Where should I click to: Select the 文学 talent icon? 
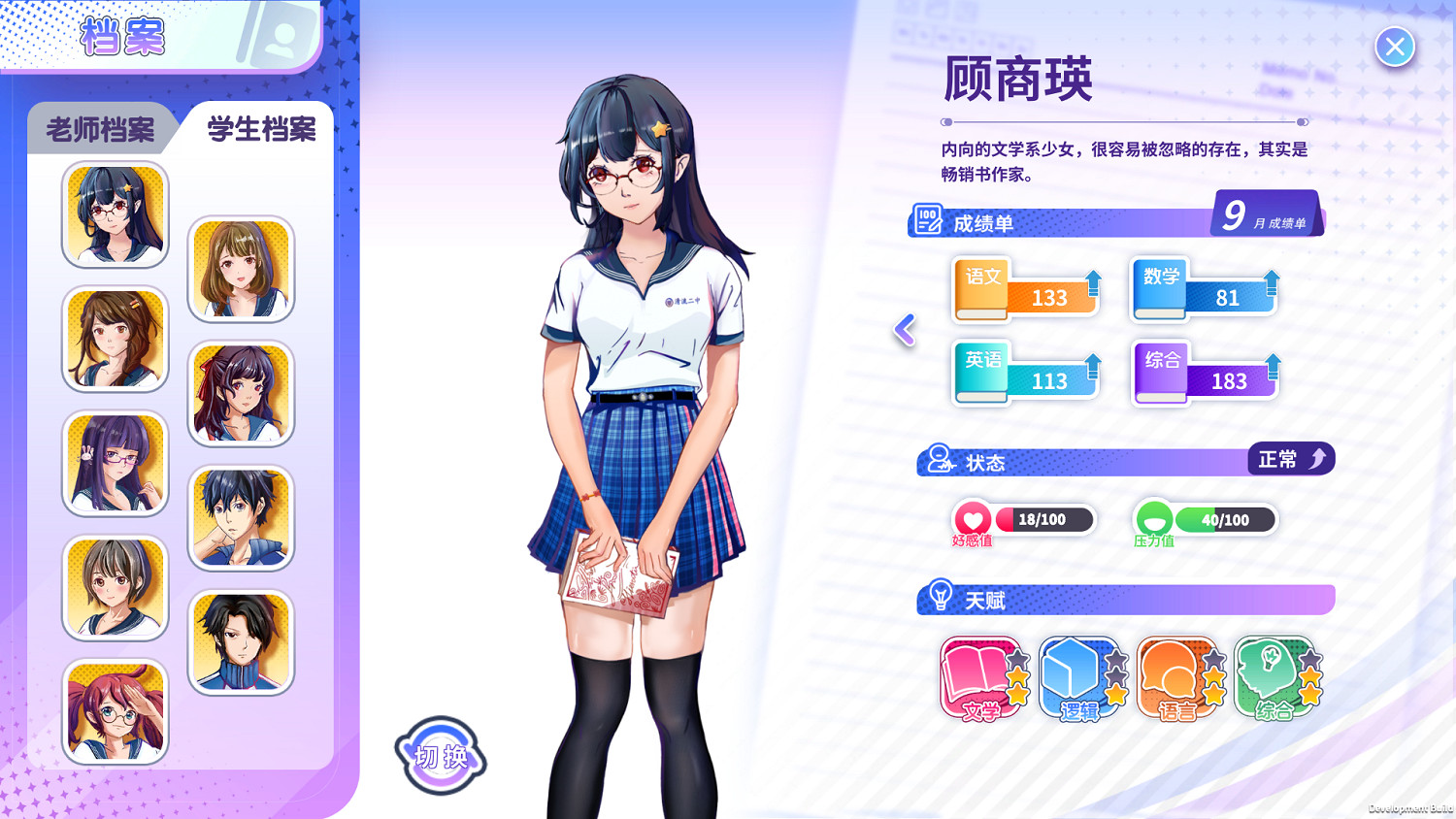[x=980, y=679]
